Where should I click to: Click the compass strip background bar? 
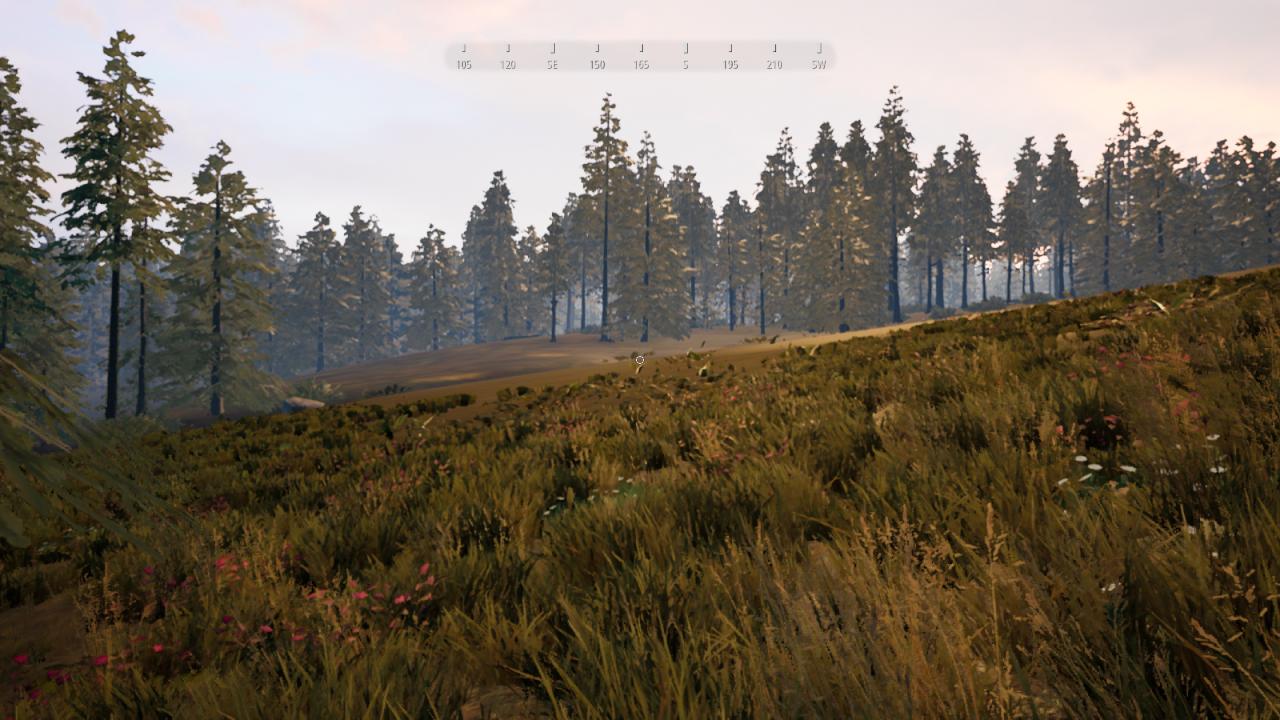(x=640, y=55)
